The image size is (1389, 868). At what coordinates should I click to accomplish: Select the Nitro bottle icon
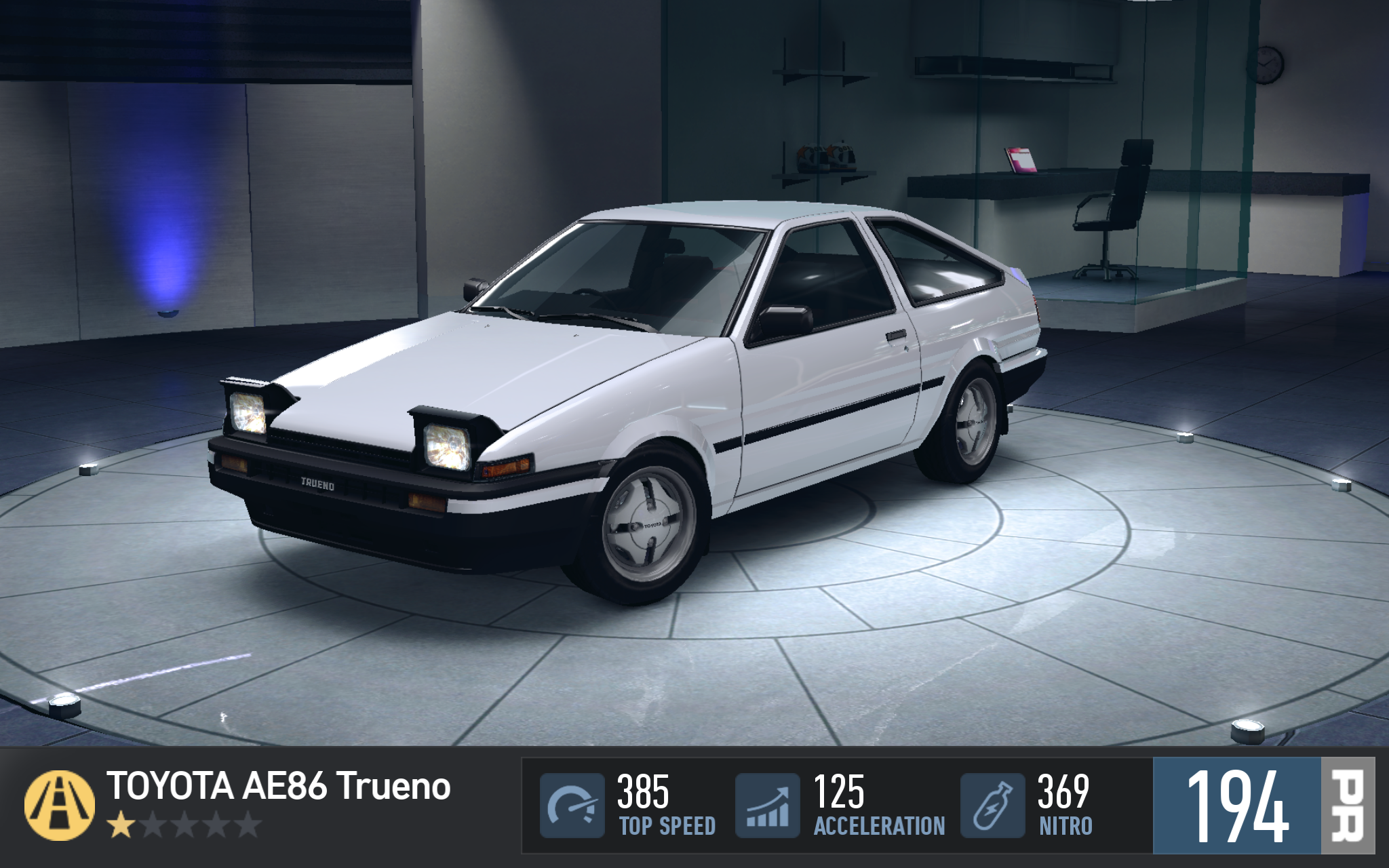[992, 806]
